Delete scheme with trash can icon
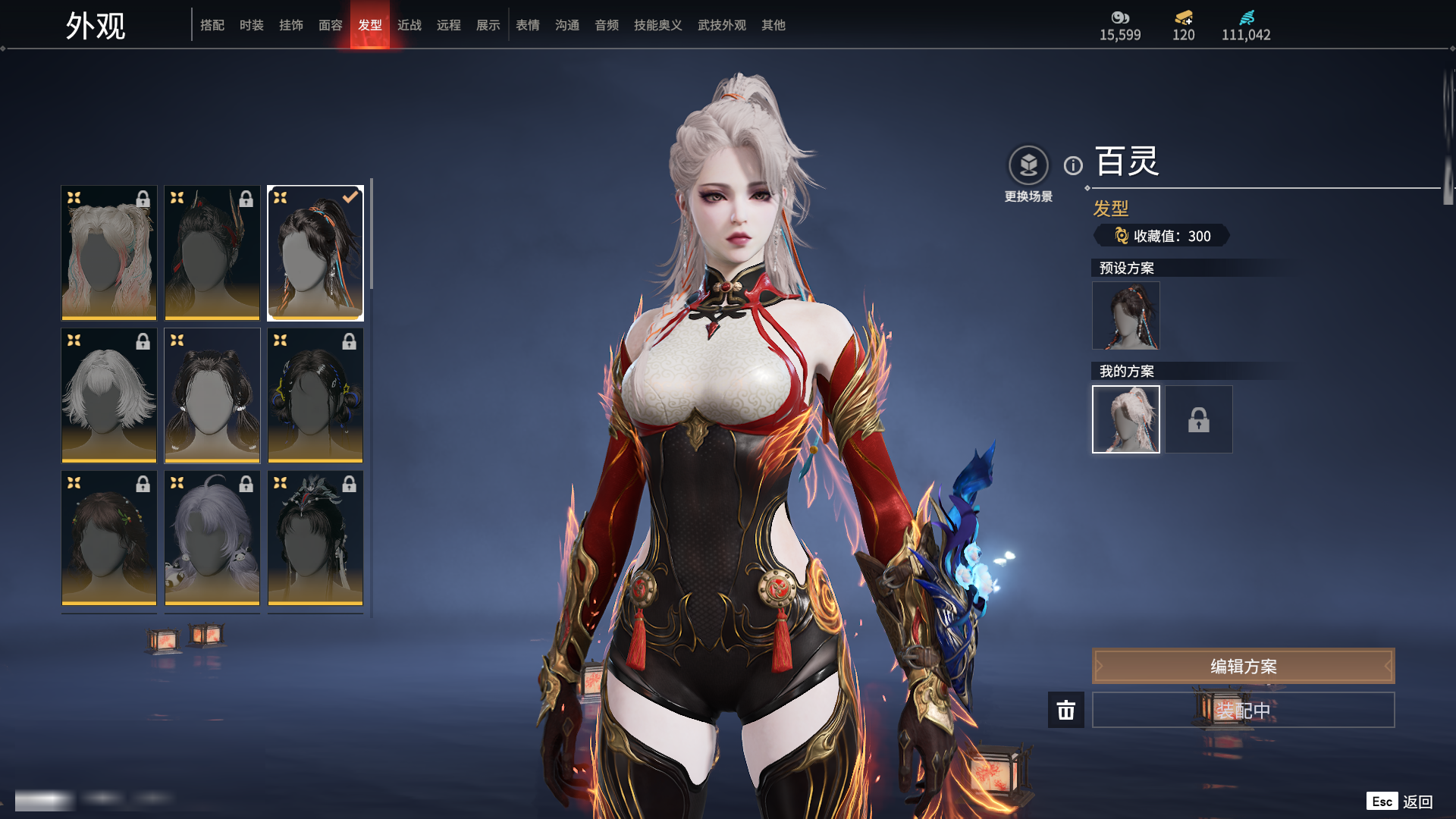 [1065, 710]
